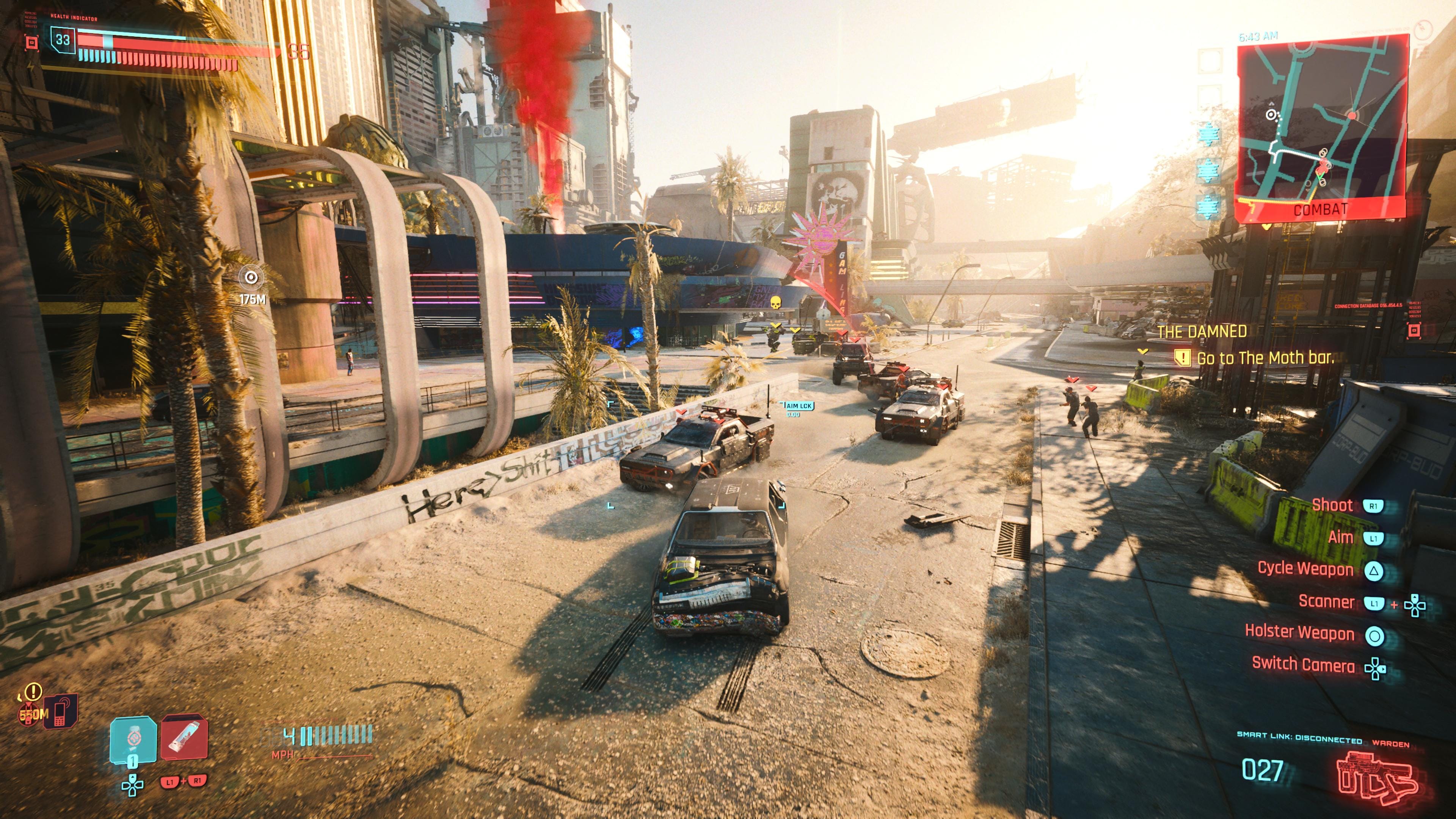Click the grenade quickslot icon

pyautogui.click(x=134, y=737)
